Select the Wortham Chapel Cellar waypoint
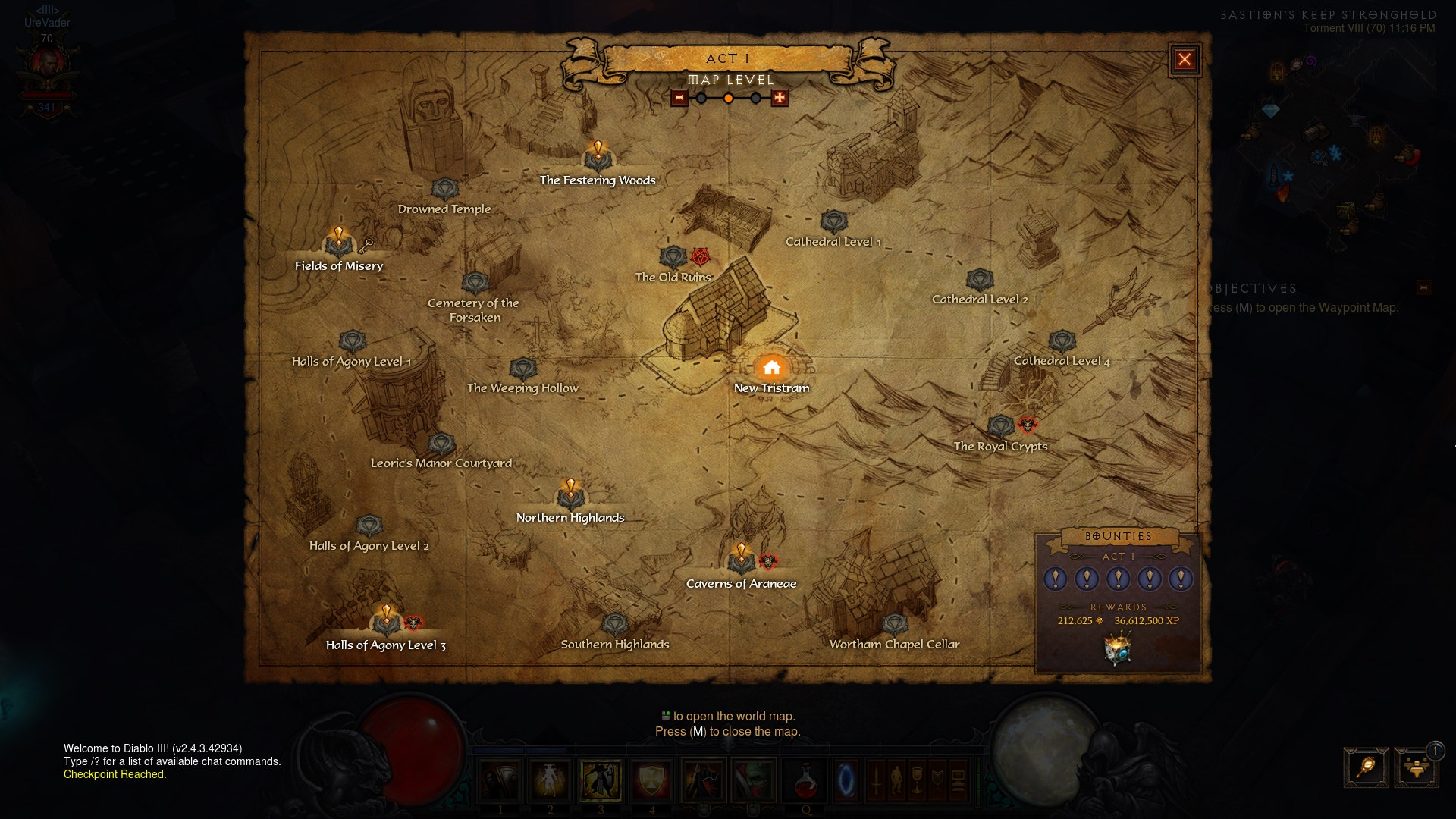The image size is (1456, 819). pyautogui.click(x=894, y=625)
